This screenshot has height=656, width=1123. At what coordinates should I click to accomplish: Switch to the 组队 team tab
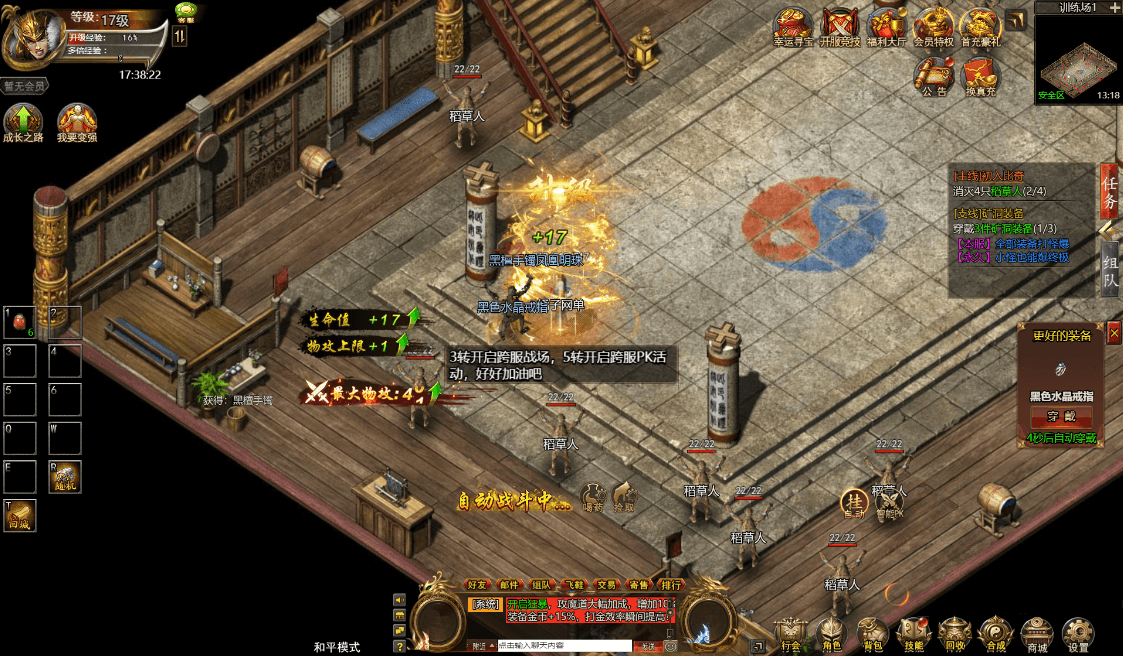1109,268
